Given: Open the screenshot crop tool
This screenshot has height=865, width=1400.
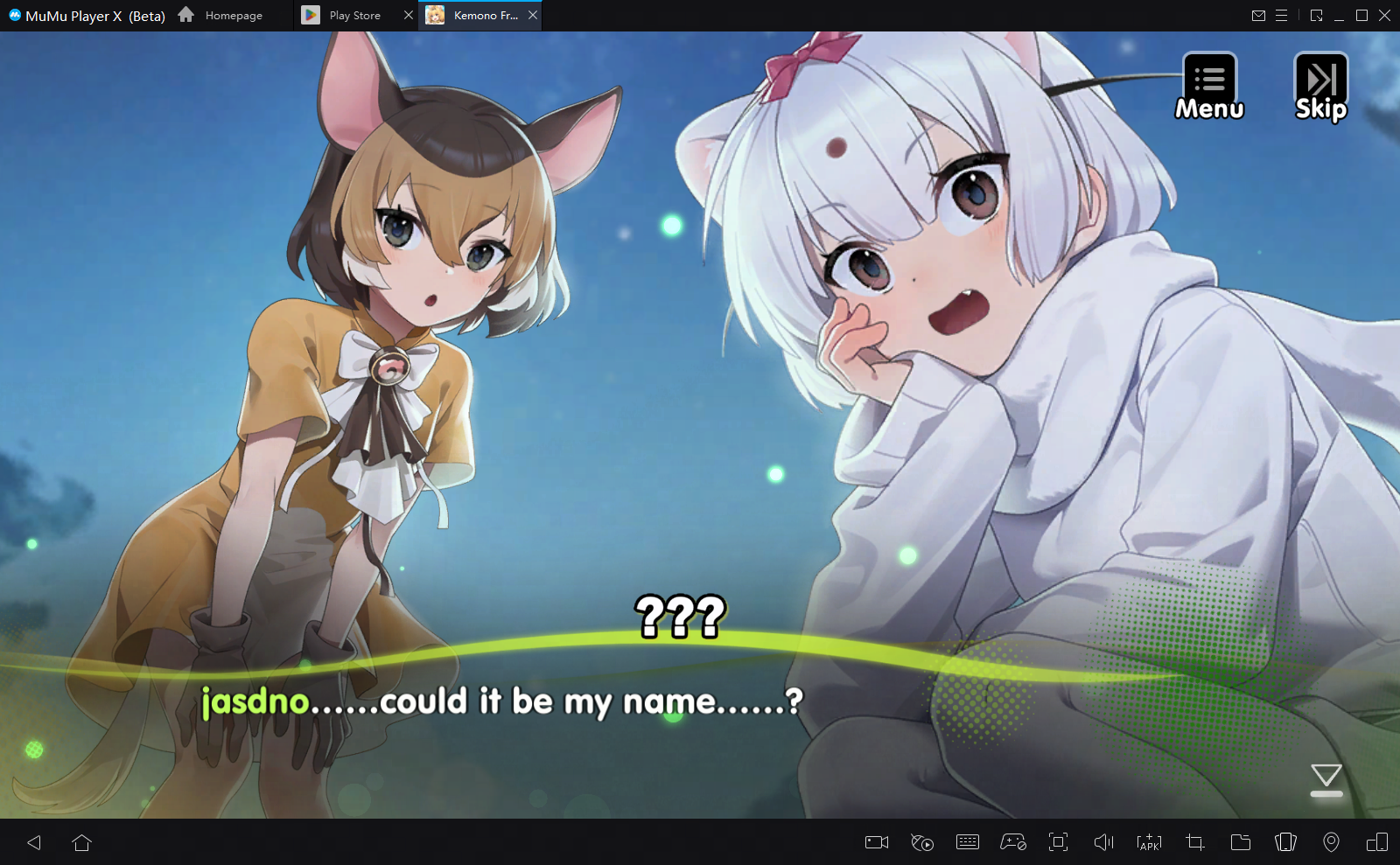Looking at the screenshot, I should pyautogui.click(x=1194, y=842).
